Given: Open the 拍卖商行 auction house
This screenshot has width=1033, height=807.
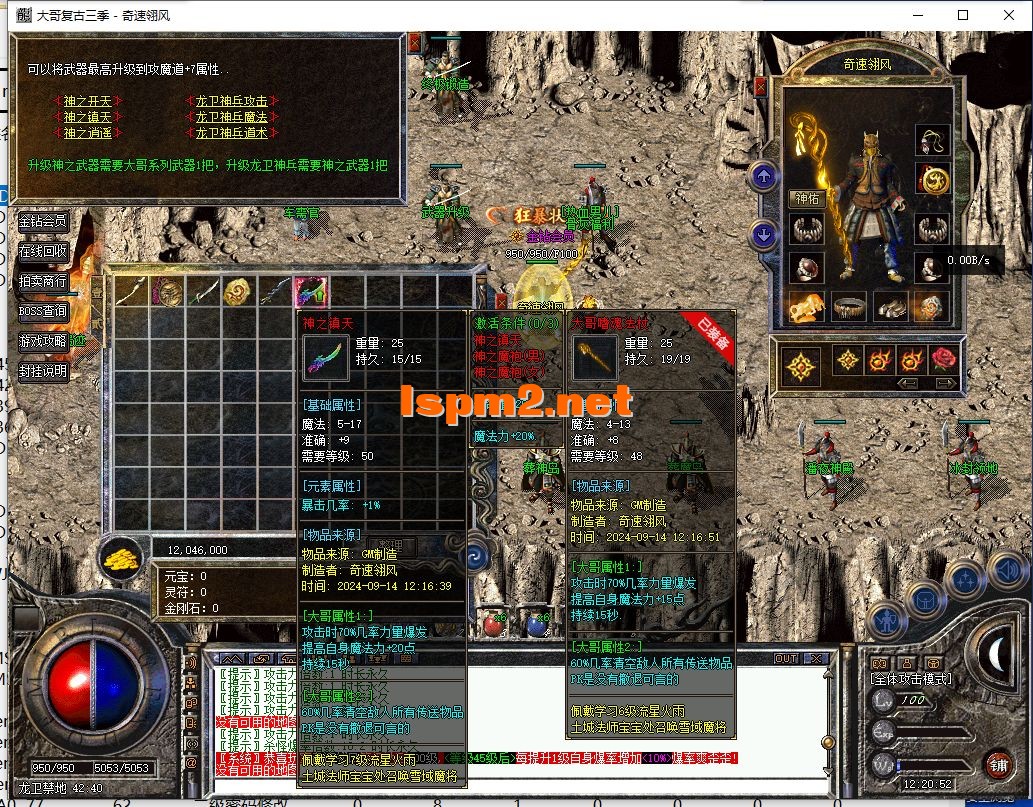Looking at the screenshot, I should tap(43, 281).
